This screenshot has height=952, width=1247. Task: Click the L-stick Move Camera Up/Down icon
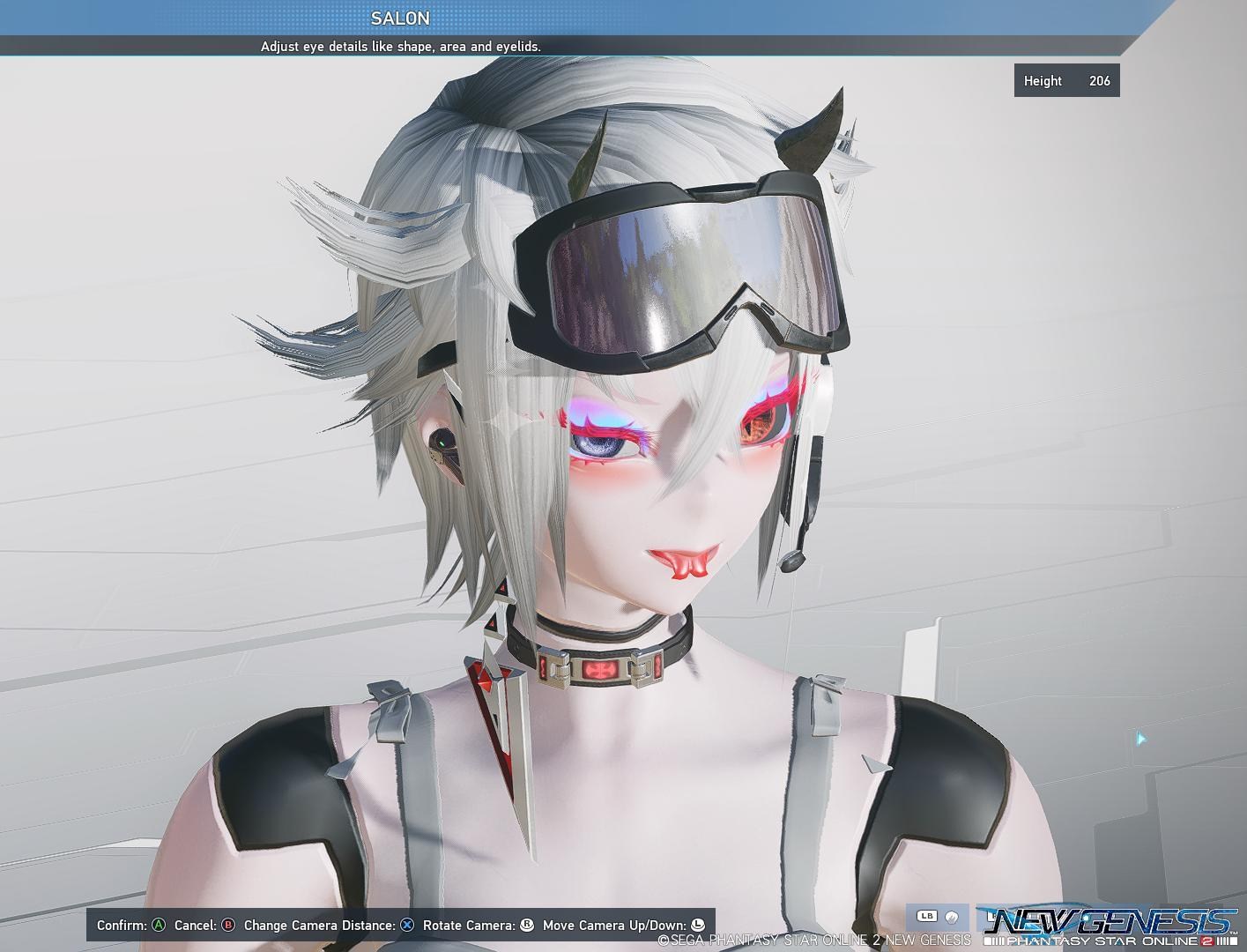tap(697, 926)
